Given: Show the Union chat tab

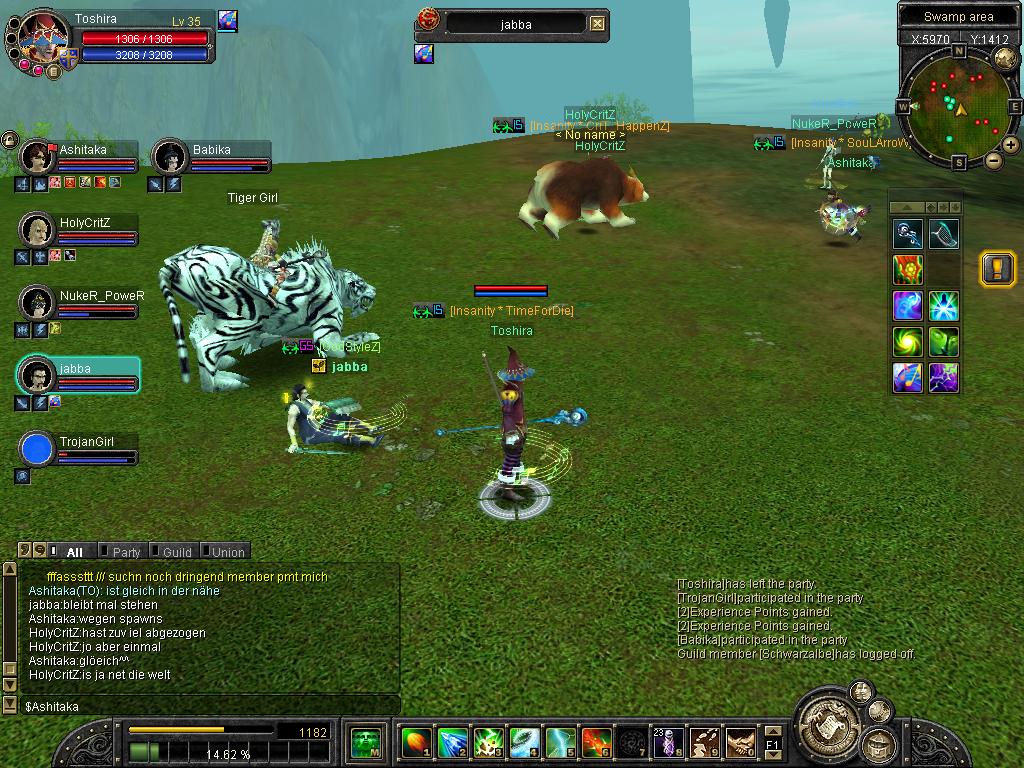Looking at the screenshot, I should [227, 552].
